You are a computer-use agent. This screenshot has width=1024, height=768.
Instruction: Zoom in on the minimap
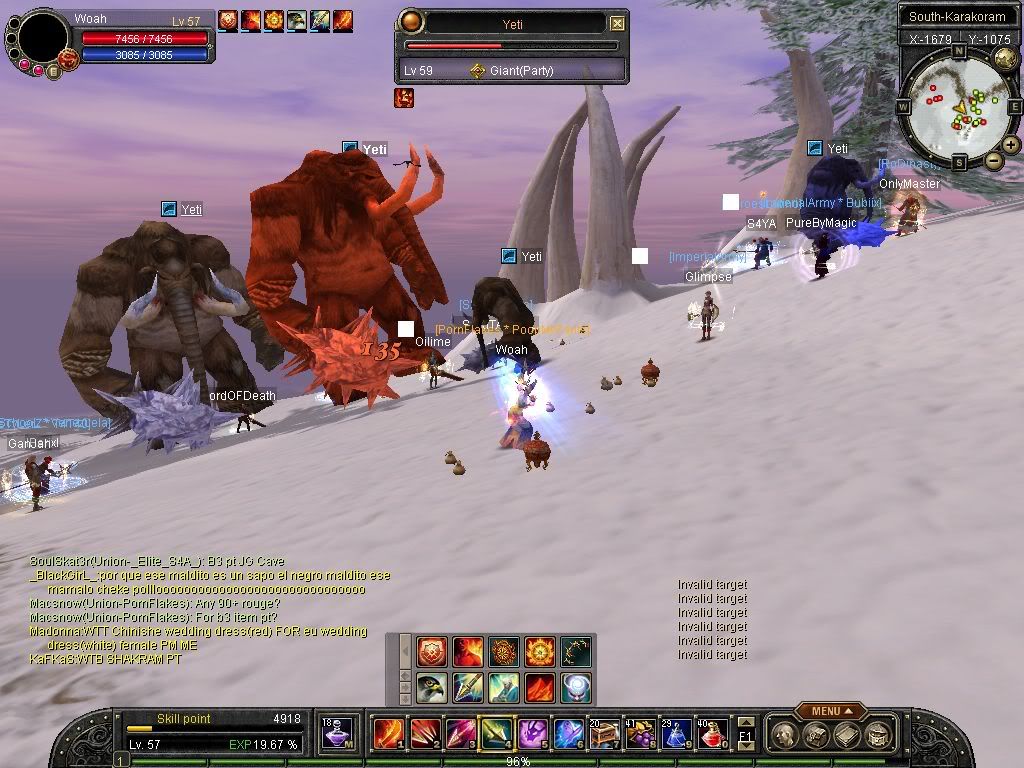click(x=1011, y=145)
